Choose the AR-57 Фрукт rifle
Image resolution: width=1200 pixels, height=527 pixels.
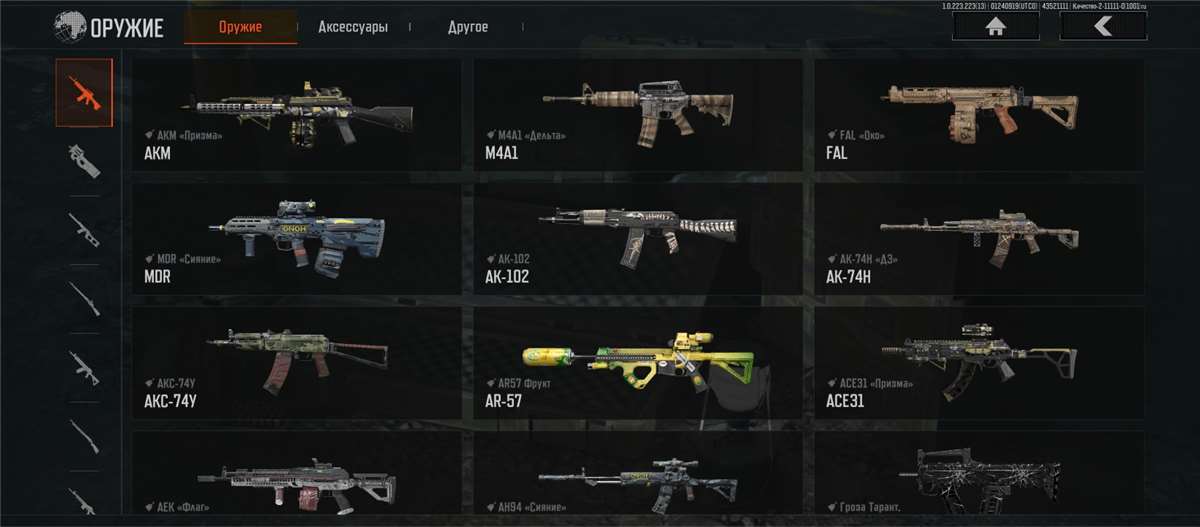pos(638,362)
